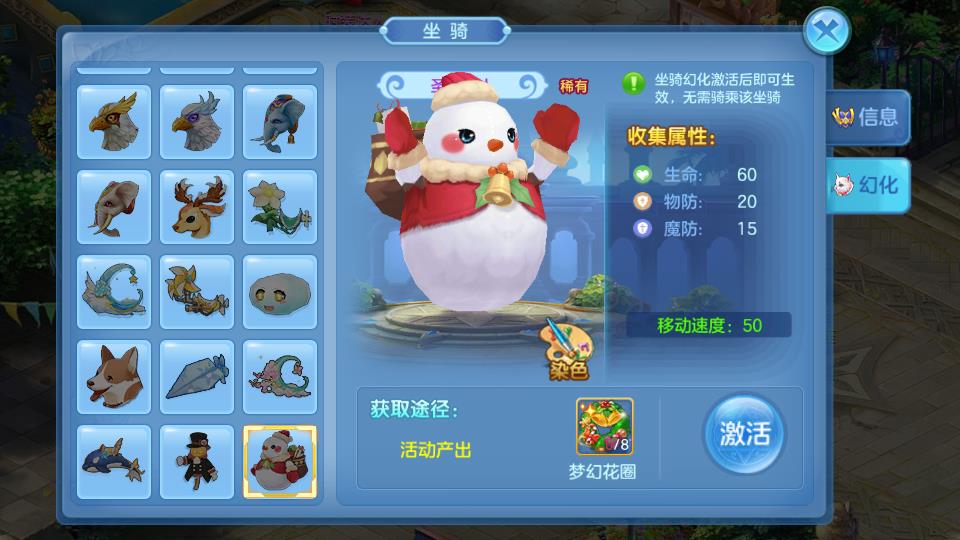Choose the corgi dog mount
Image resolution: width=960 pixels, height=540 pixels.
pos(114,377)
